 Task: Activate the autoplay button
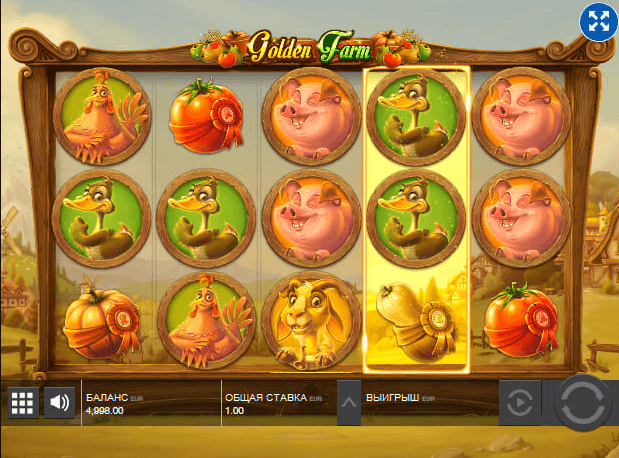click(519, 403)
